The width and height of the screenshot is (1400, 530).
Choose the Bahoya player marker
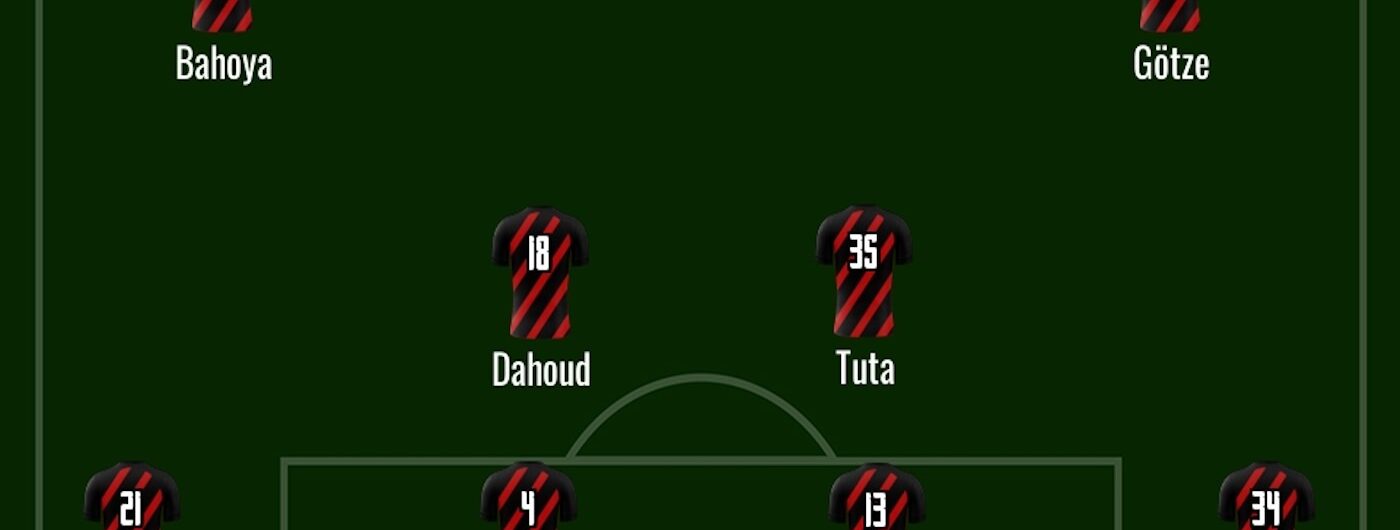point(222,17)
